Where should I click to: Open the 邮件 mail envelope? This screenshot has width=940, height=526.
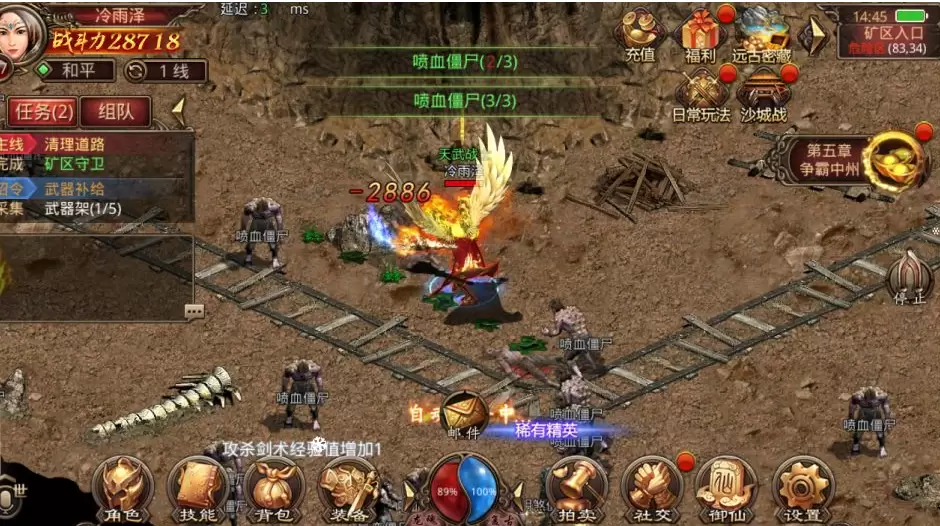click(x=464, y=413)
